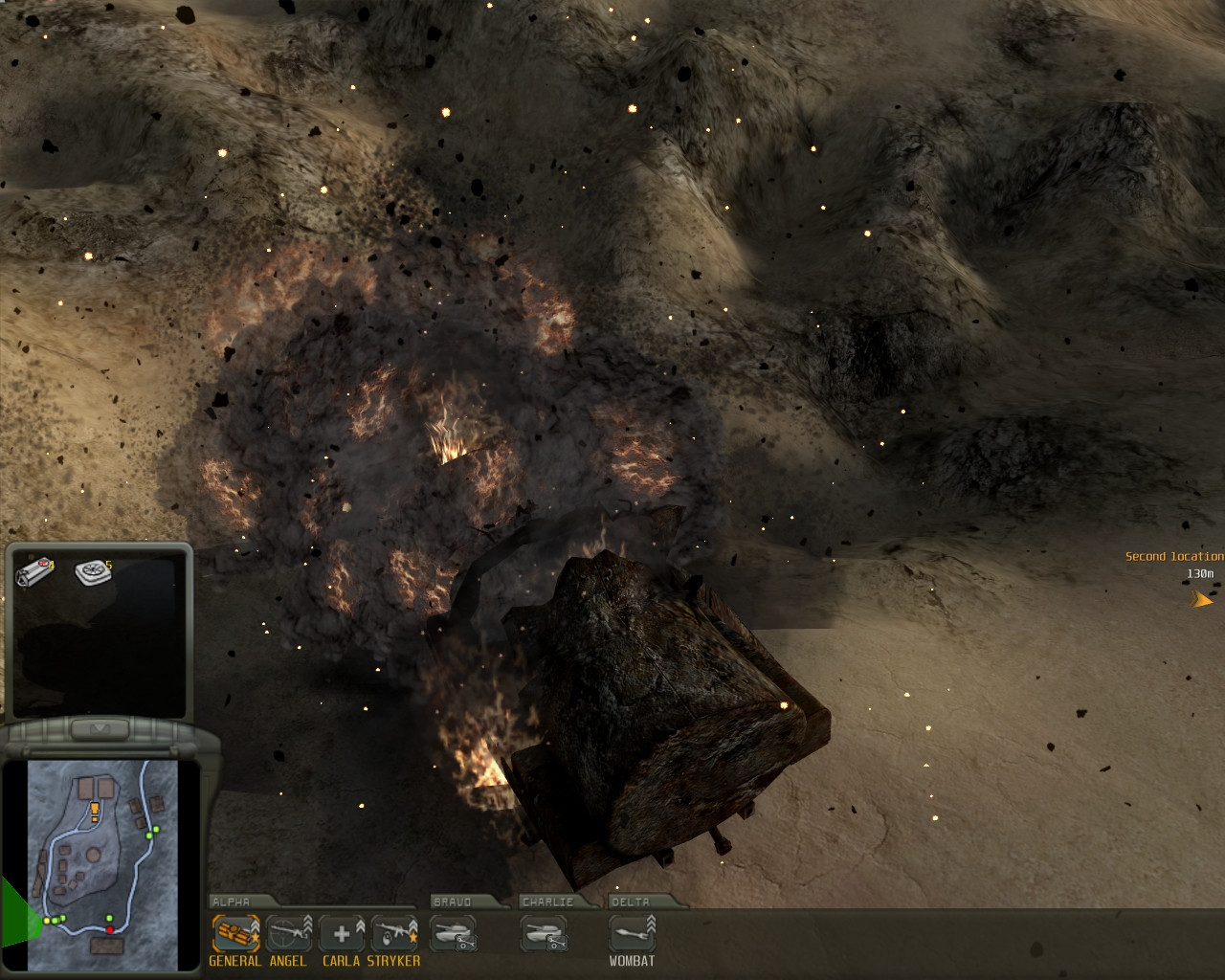Select the Charlie squad tank
The image size is (1225, 980).
click(x=544, y=934)
